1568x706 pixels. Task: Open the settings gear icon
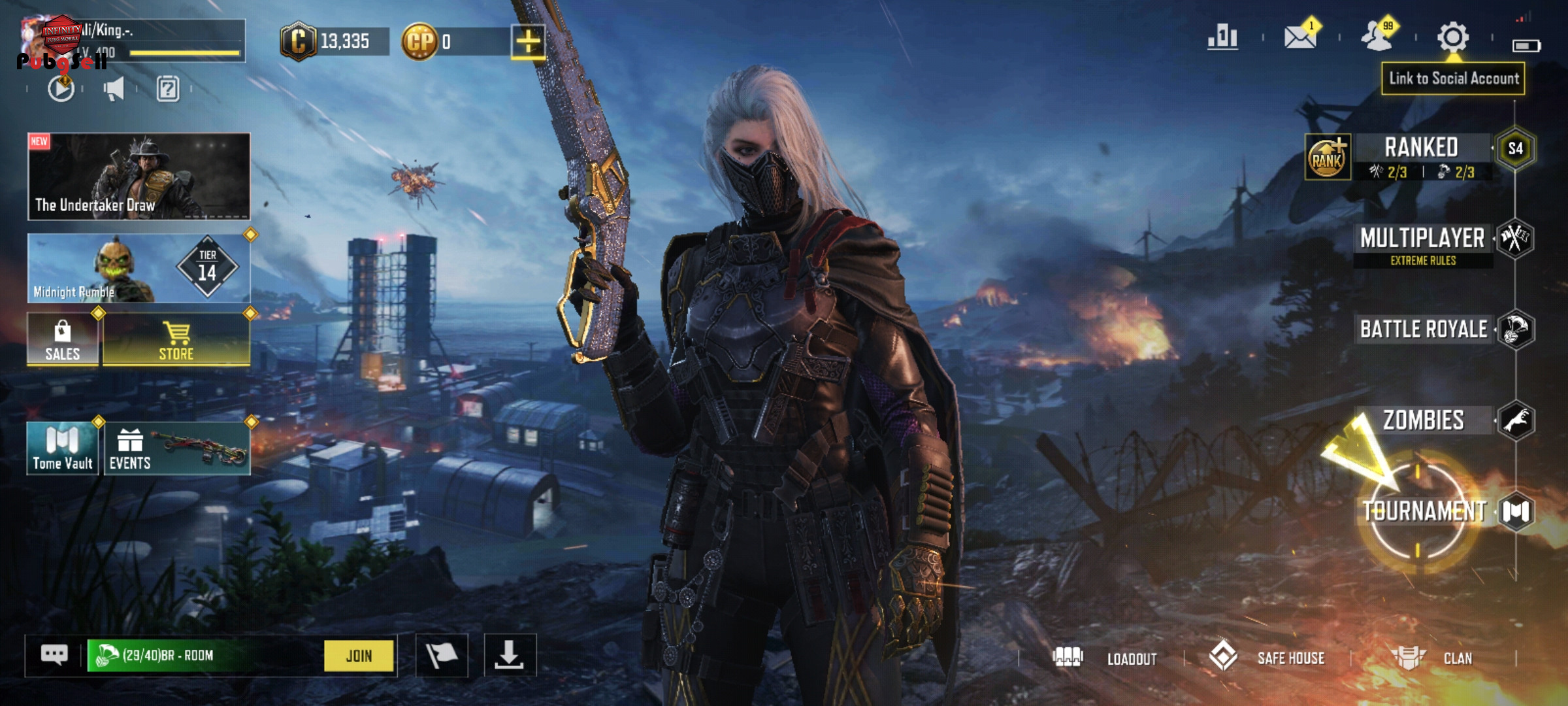[x=1452, y=37]
